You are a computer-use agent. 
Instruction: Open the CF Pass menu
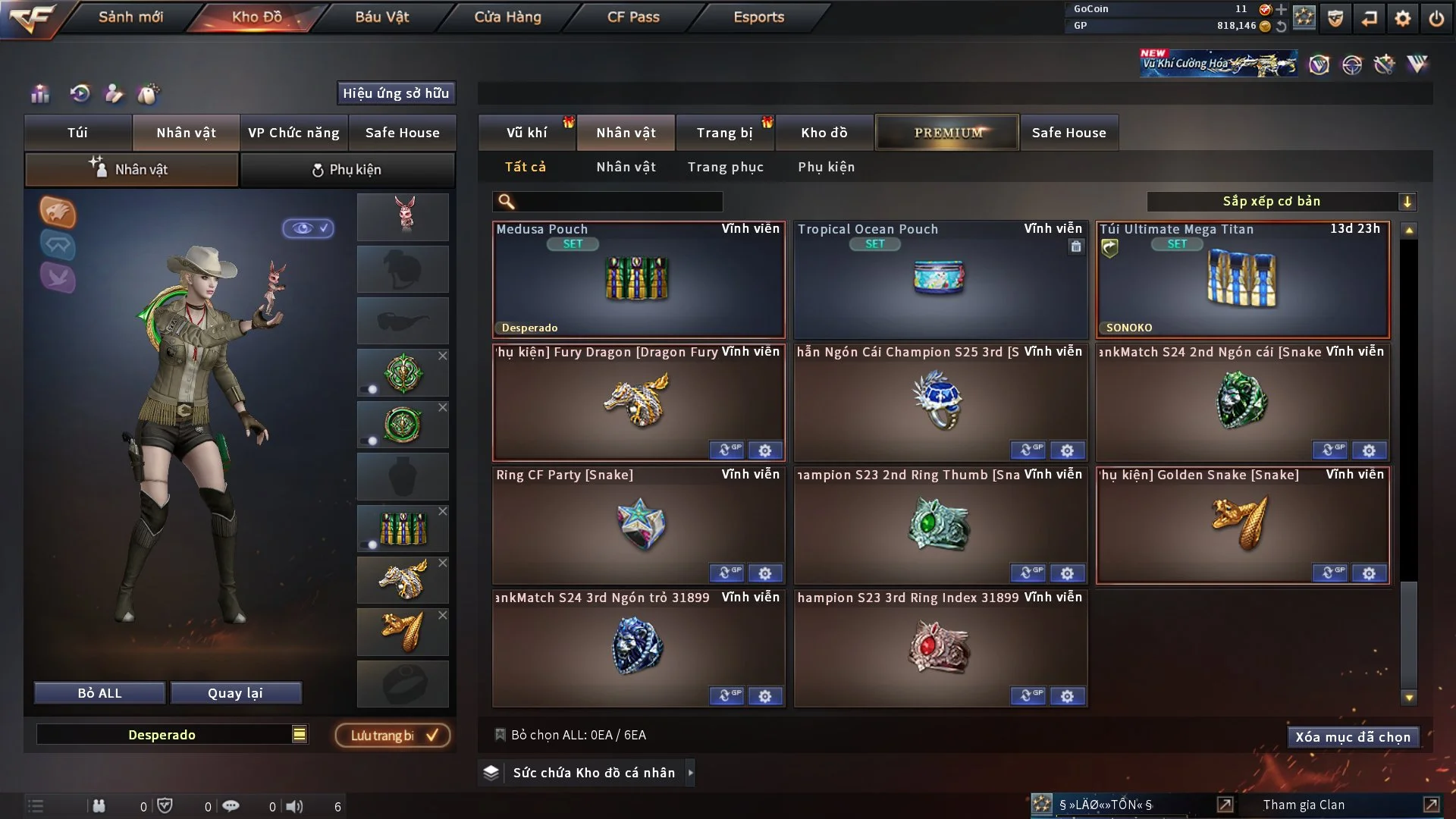[633, 17]
